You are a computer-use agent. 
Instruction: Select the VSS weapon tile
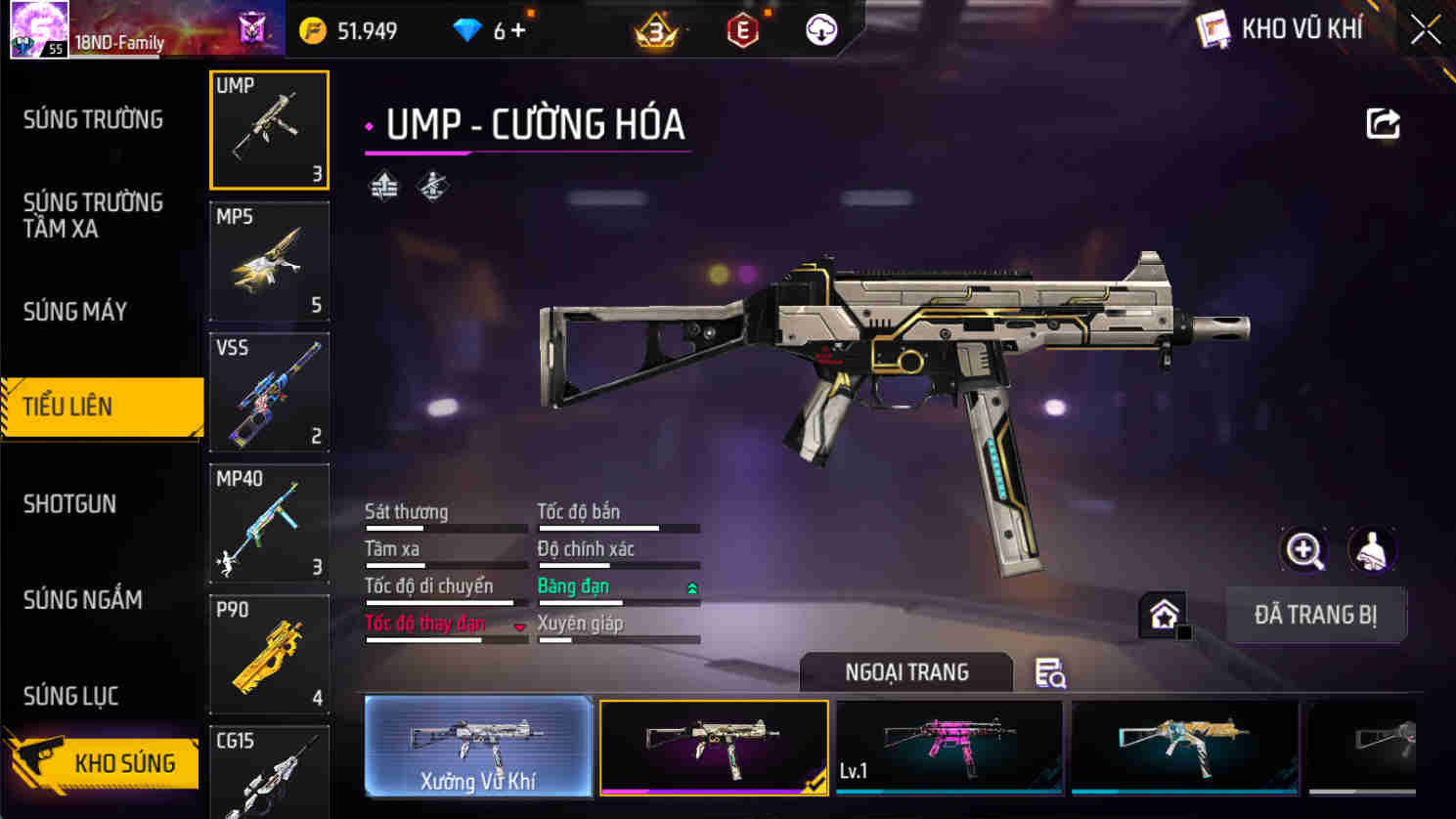(x=269, y=392)
